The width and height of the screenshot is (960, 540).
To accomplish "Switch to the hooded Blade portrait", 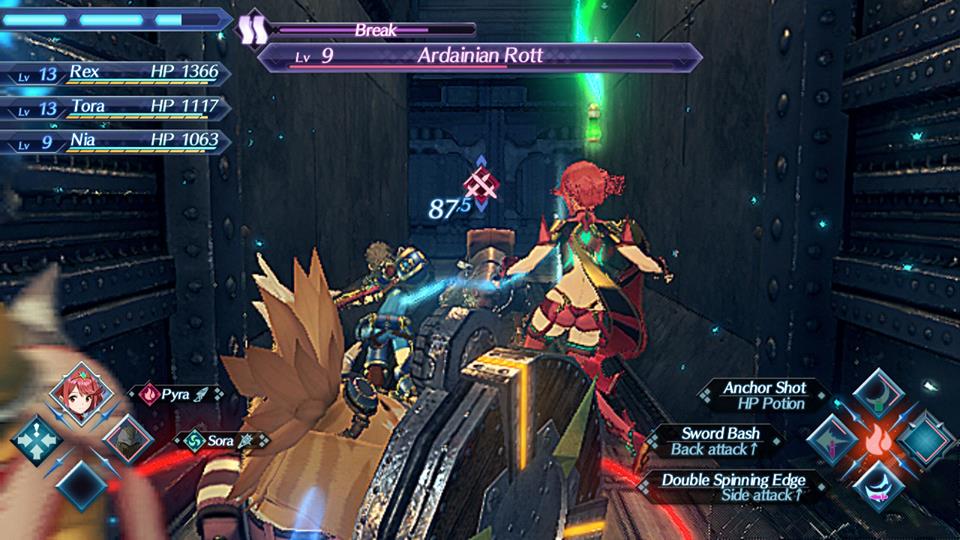I will tap(127, 438).
